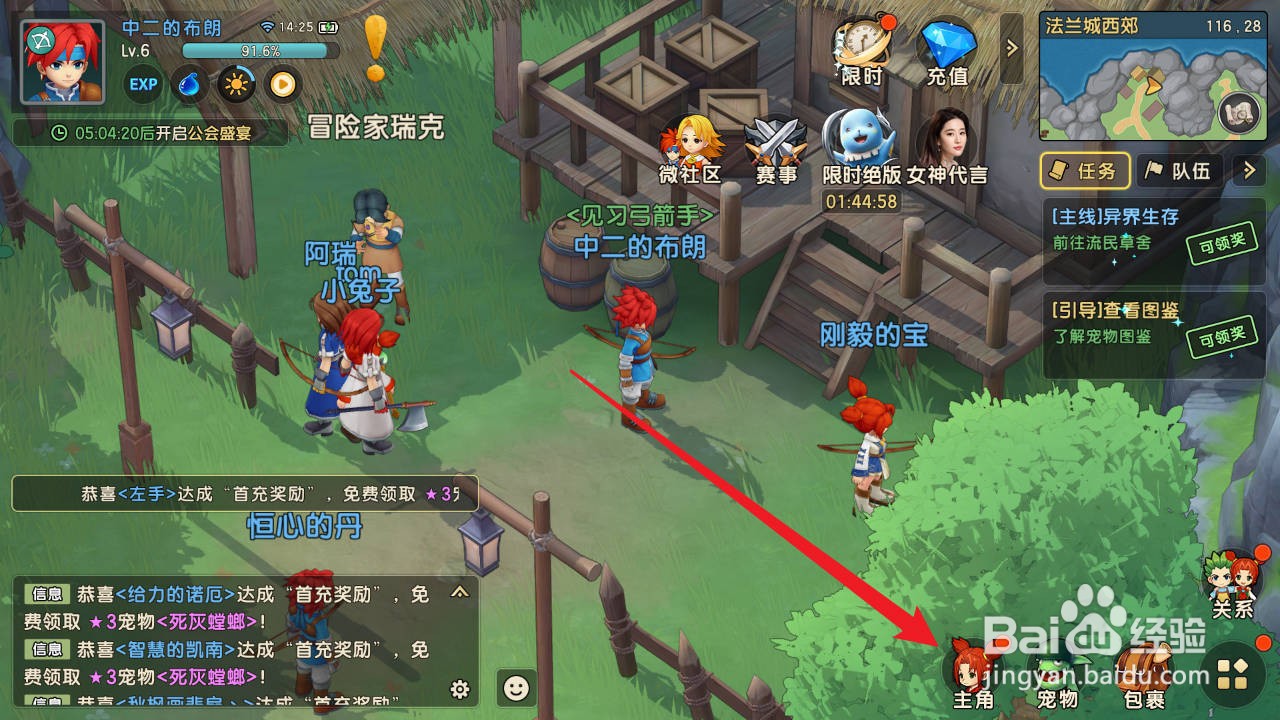Open the 赛事 tournament panel
The height and width of the screenshot is (720, 1280).
pyautogui.click(x=776, y=145)
